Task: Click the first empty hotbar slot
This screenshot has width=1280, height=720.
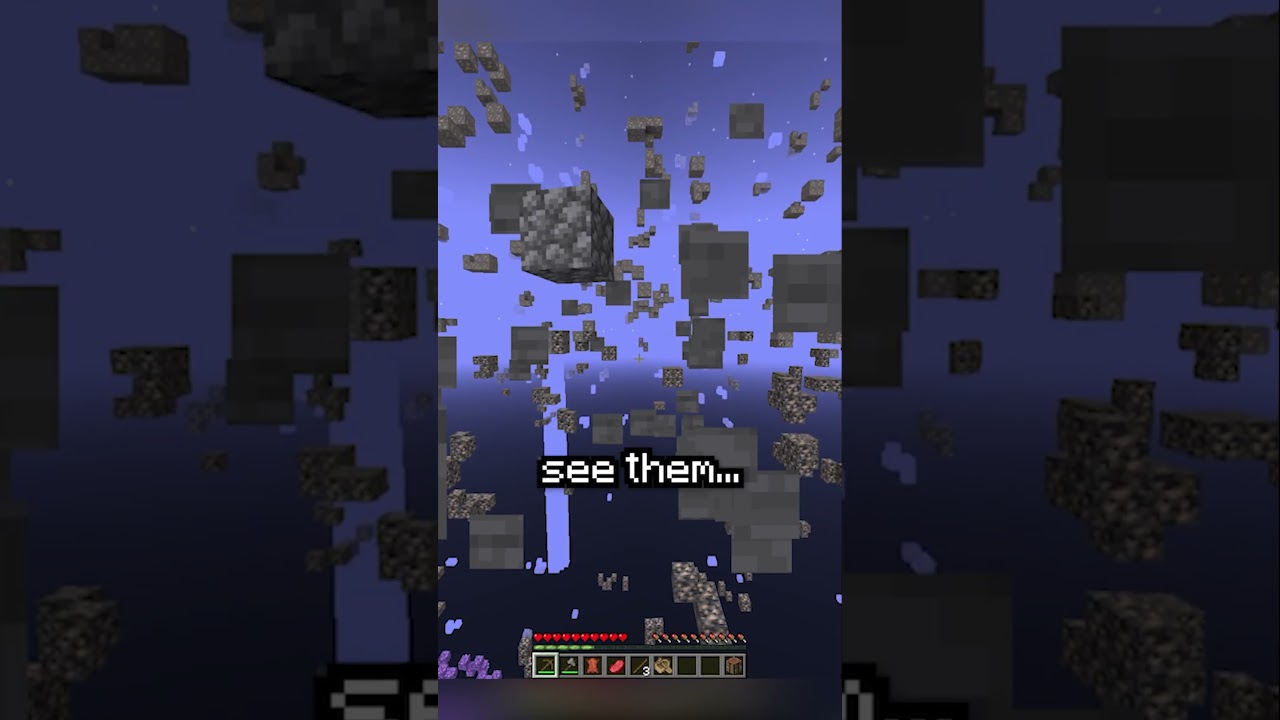Action: click(x=687, y=665)
